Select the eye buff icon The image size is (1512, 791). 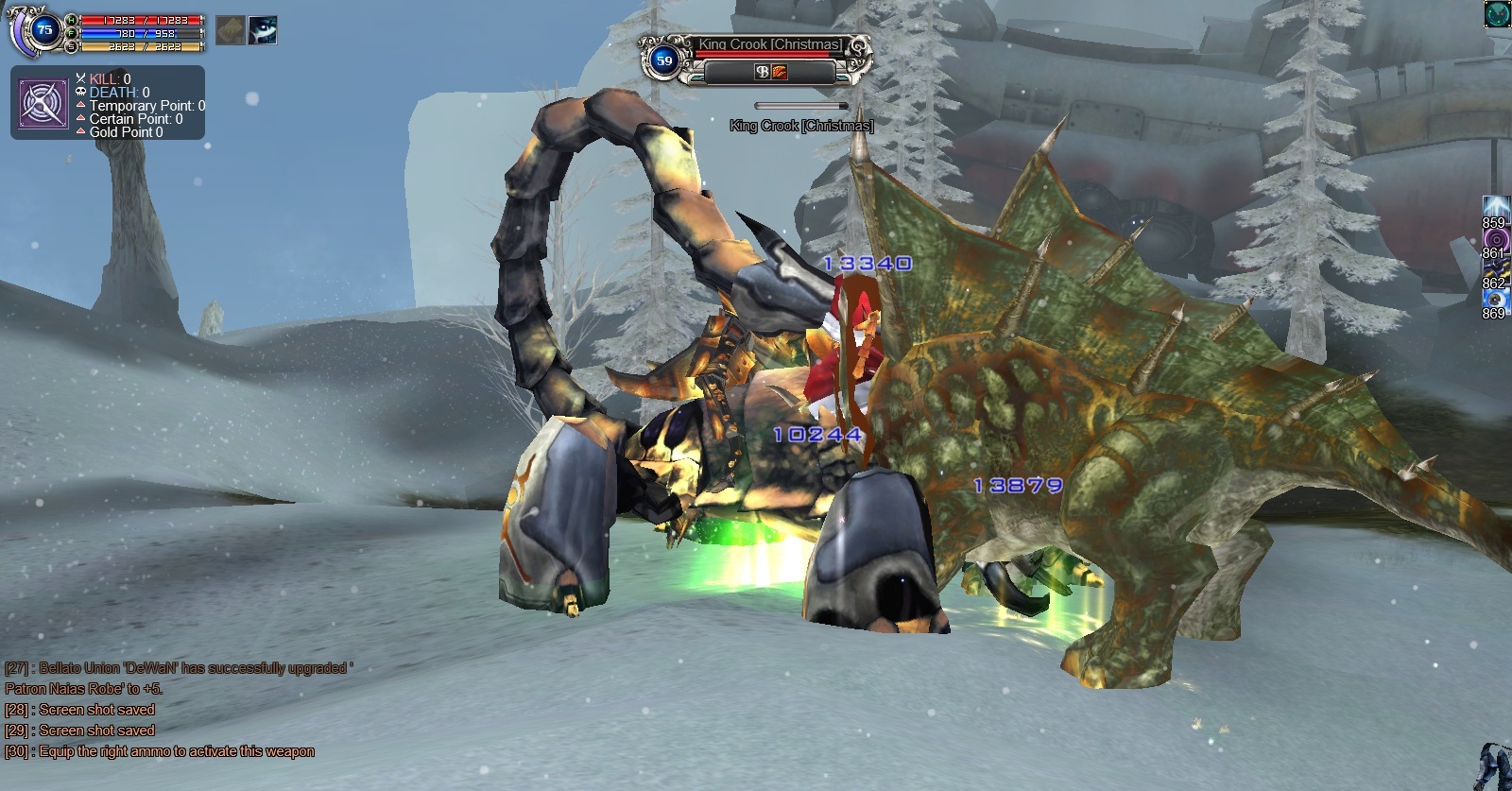click(x=263, y=31)
